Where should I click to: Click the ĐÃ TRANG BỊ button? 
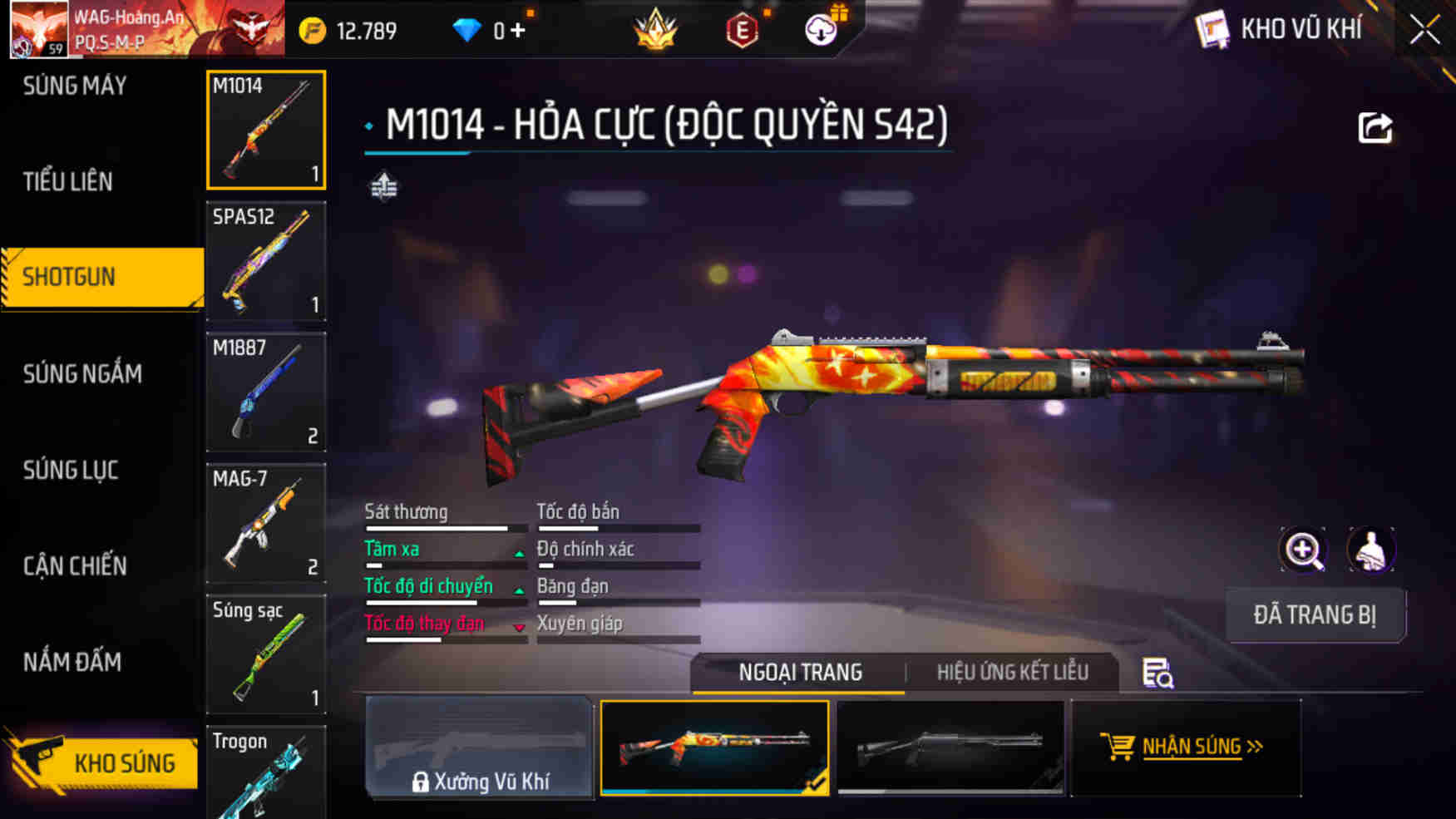(1315, 615)
